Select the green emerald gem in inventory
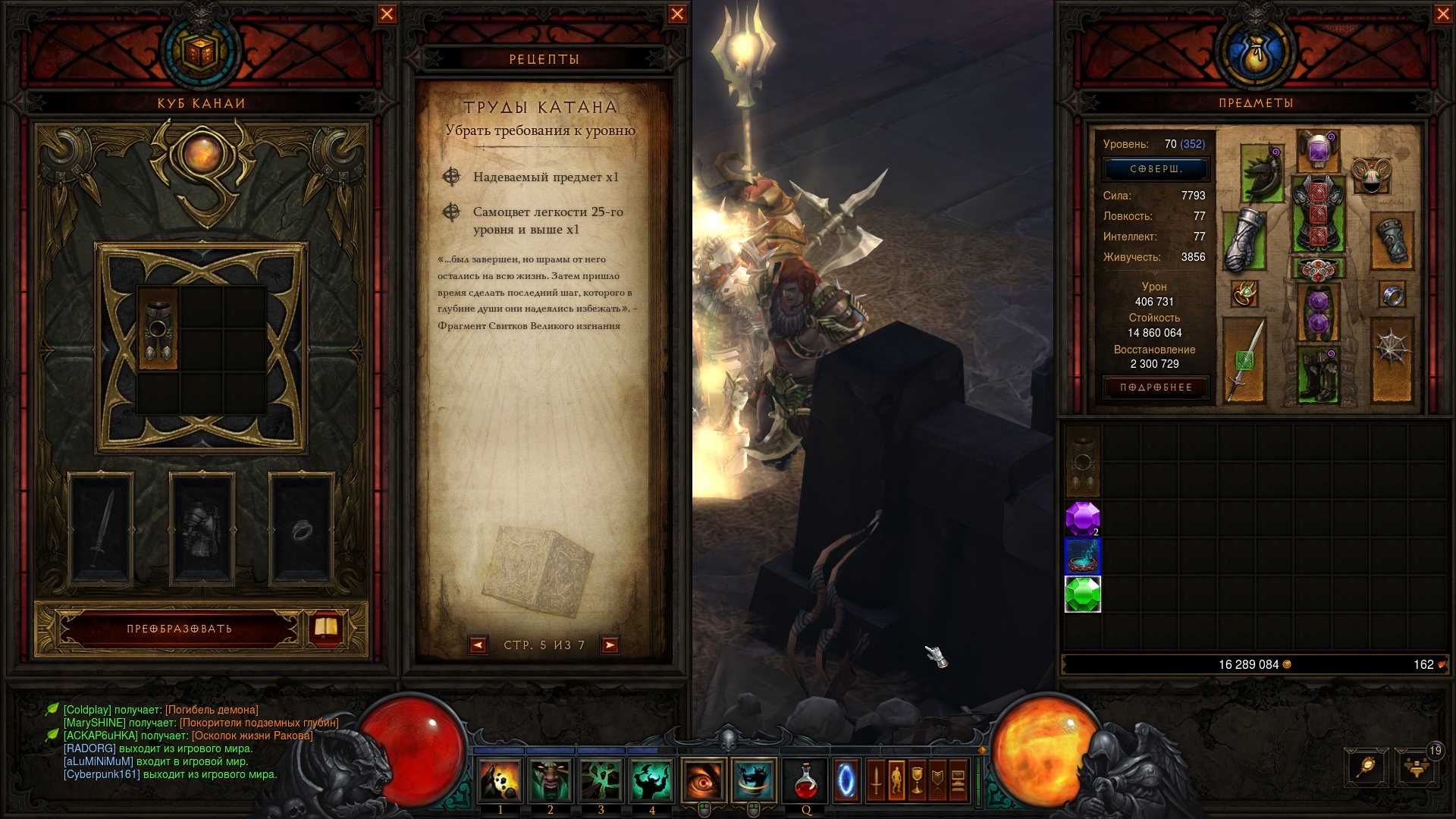The height and width of the screenshot is (819, 1456). coord(1082,595)
